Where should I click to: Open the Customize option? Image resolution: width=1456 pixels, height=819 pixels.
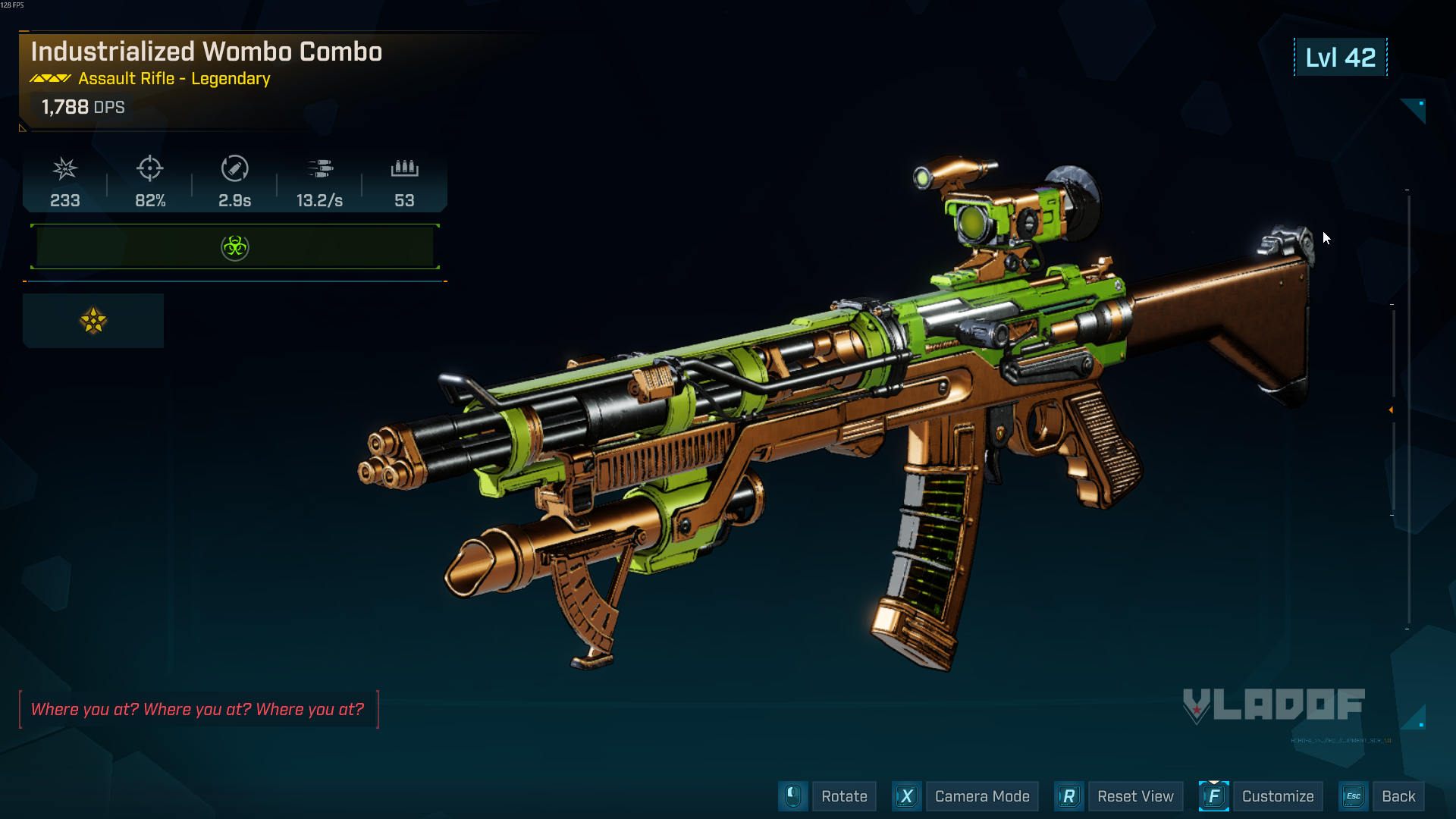(x=1277, y=796)
